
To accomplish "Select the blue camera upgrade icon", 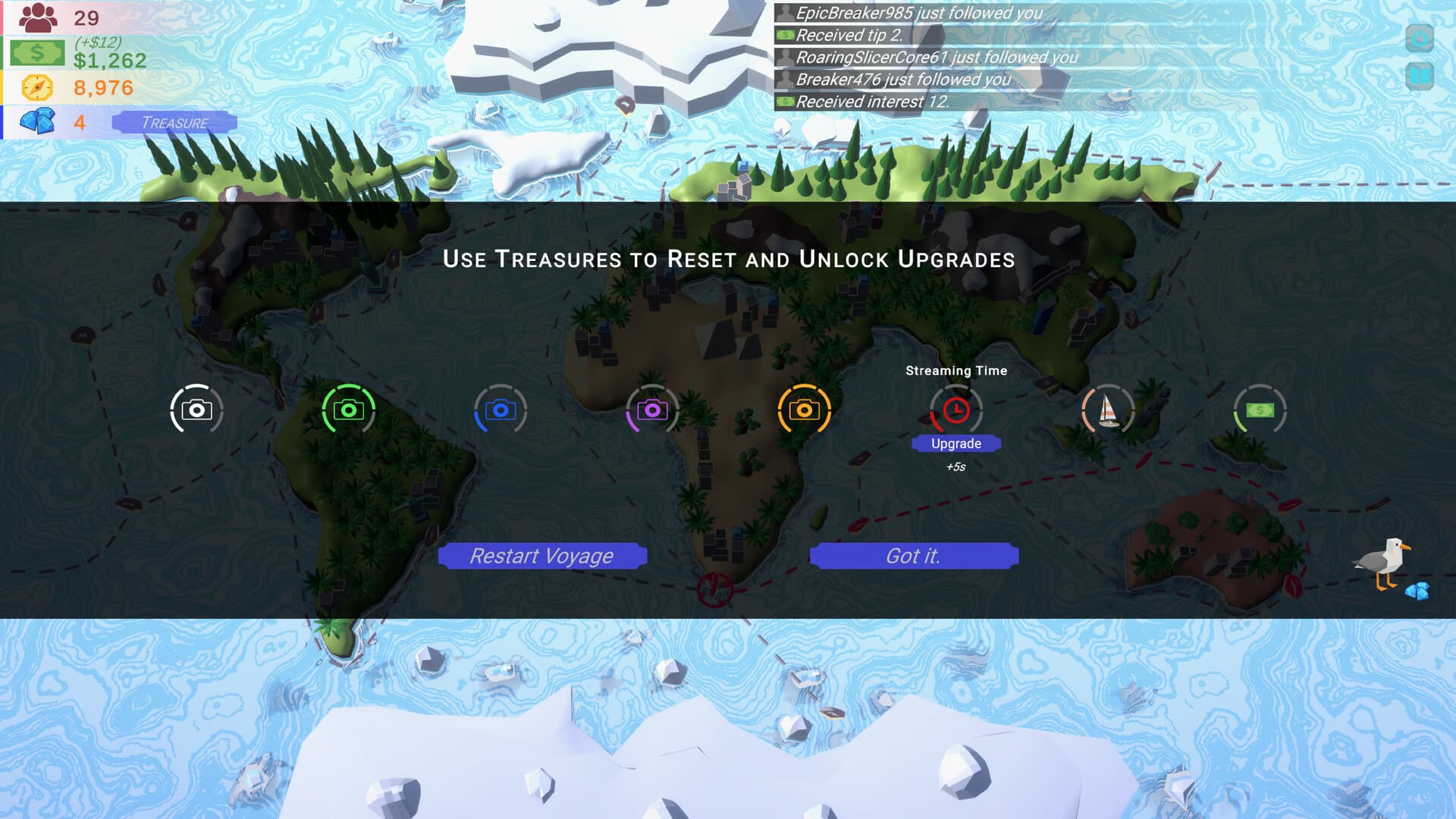I will coord(500,409).
